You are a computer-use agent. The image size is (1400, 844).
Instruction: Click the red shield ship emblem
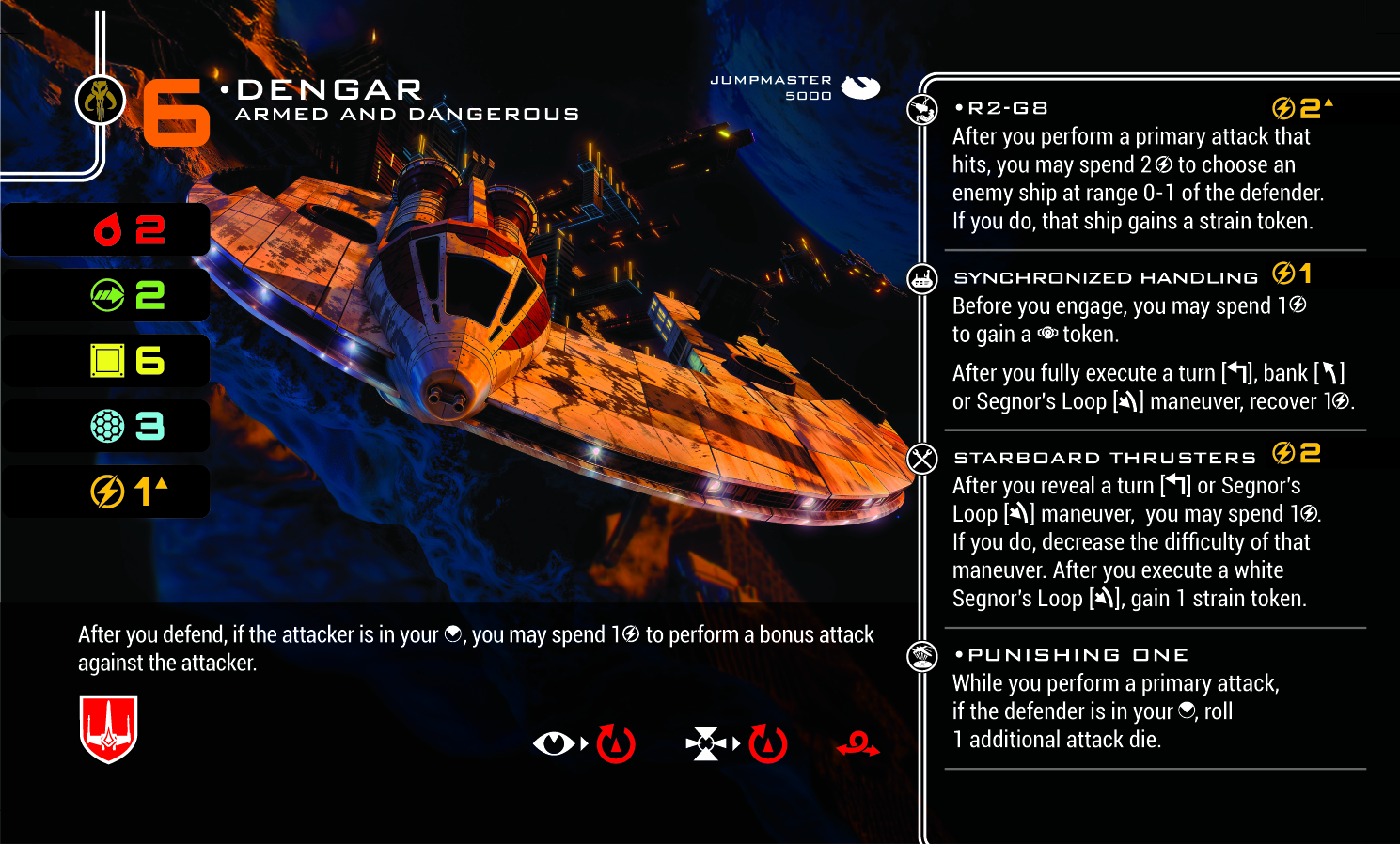109,728
